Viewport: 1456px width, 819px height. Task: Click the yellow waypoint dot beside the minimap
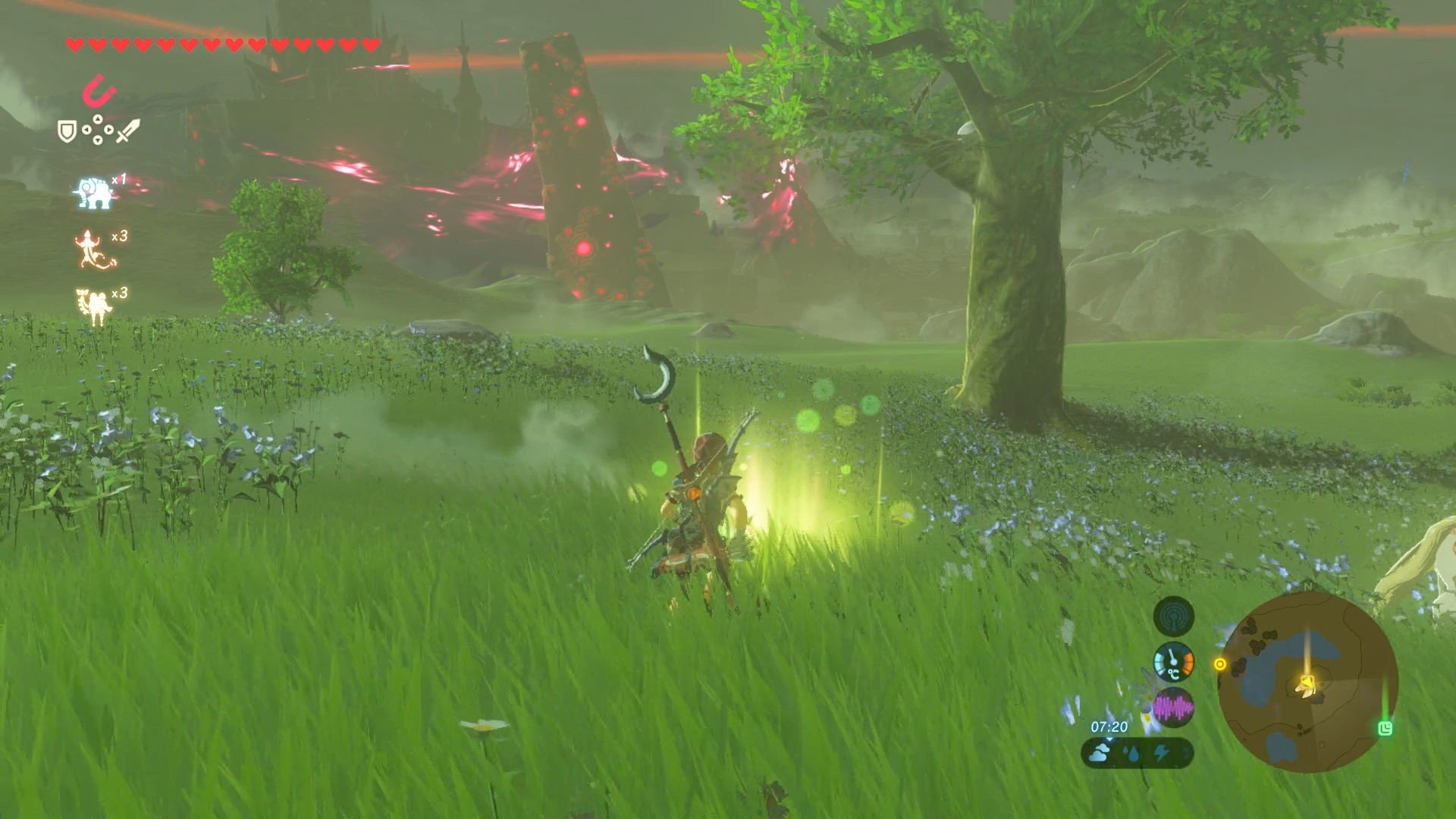pyautogui.click(x=1220, y=665)
